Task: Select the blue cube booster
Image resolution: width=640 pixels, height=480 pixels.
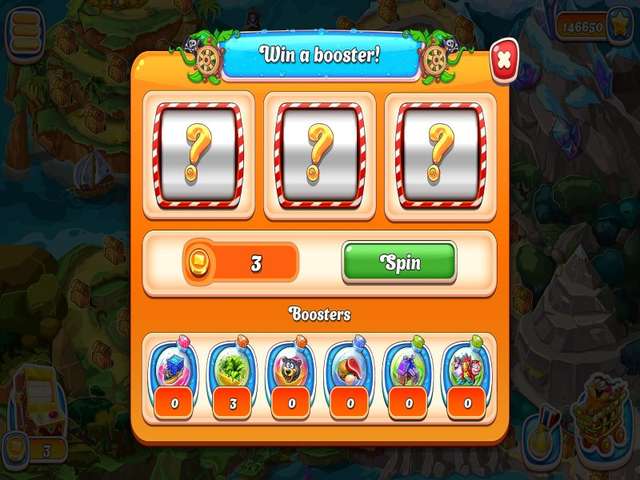Action: (172, 367)
